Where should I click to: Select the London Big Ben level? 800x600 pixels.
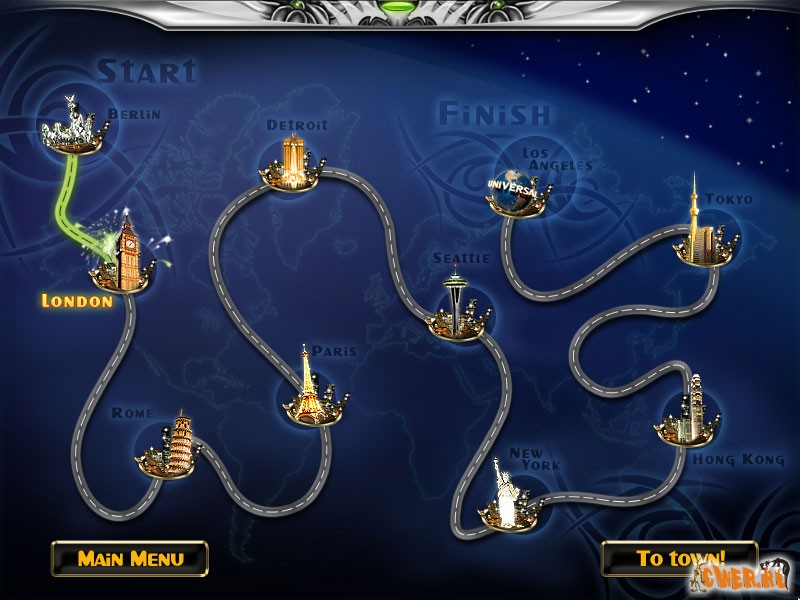click(x=125, y=255)
